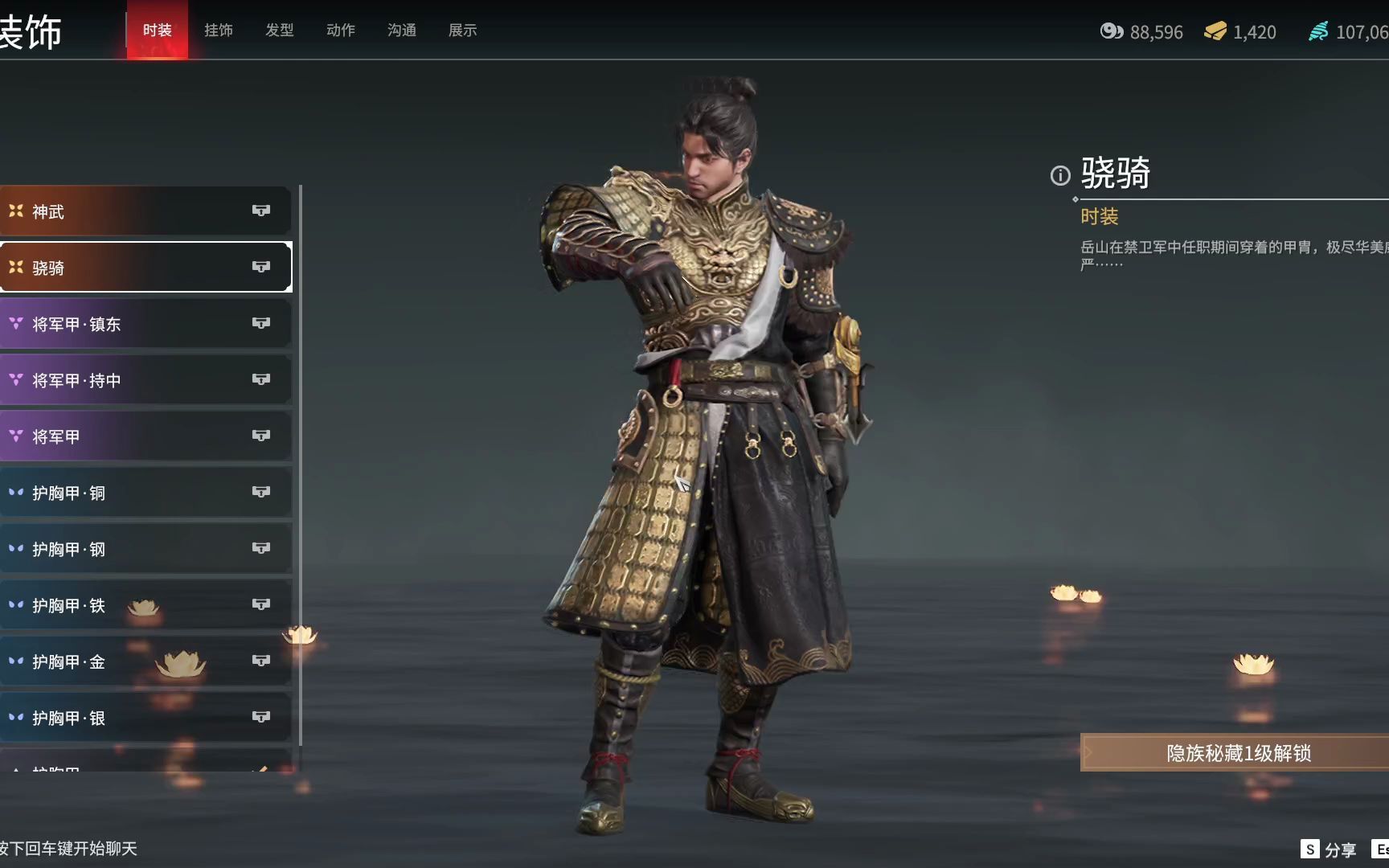Pick the 将军甲·持中 outfit
Viewport: 1389px width, 868px height.
(x=145, y=380)
